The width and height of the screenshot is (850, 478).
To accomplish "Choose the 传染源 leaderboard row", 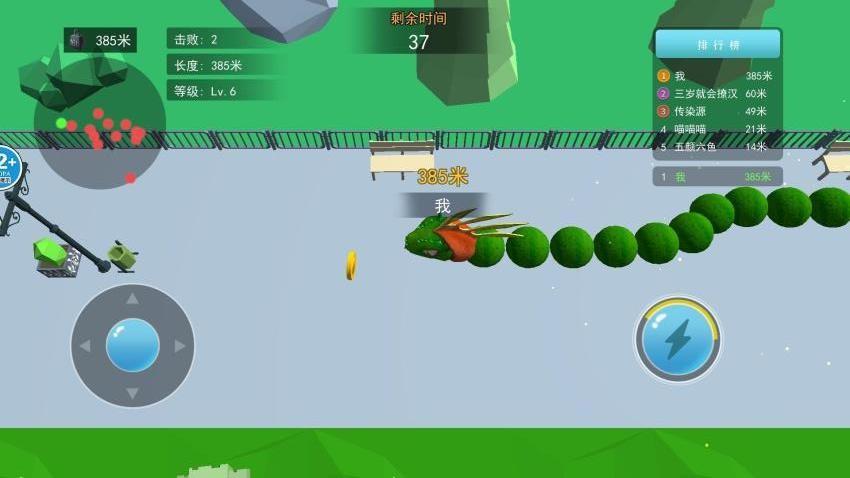I will coord(717,111).
